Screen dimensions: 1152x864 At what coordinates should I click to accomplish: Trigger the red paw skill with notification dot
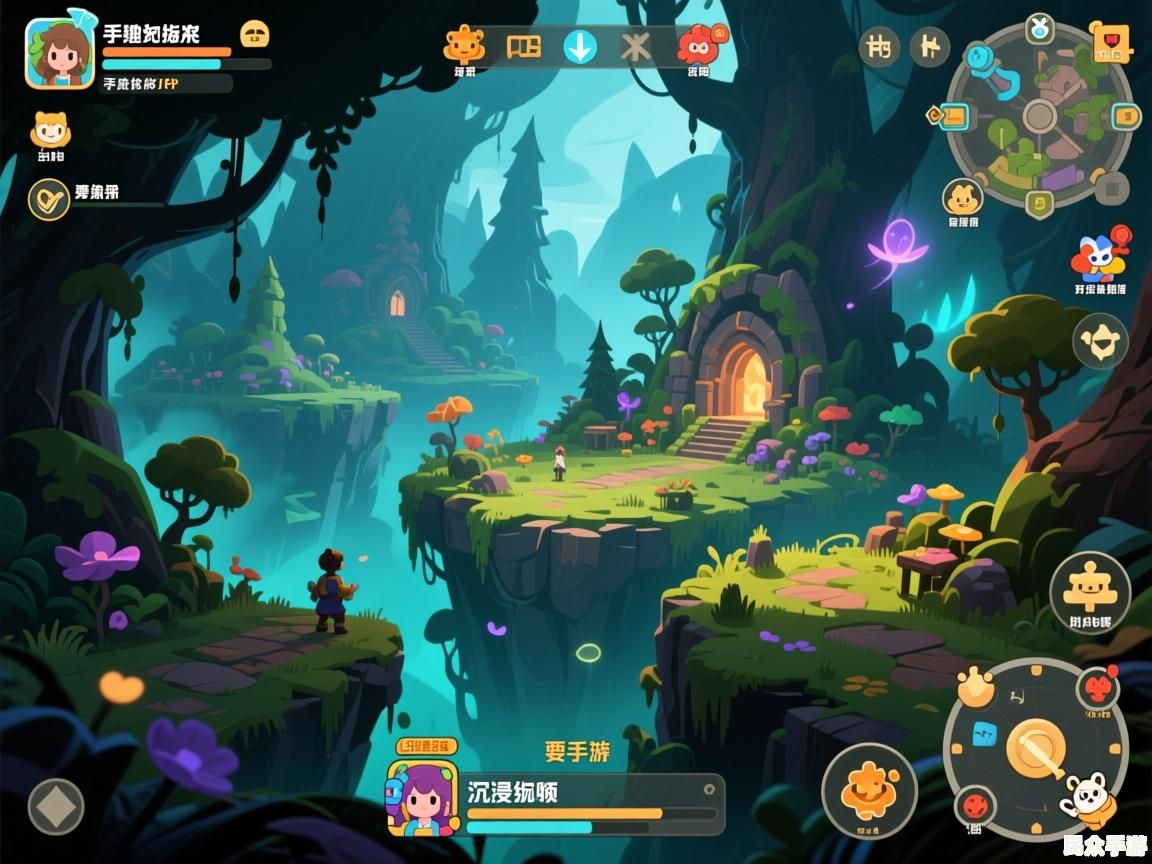pos(1097,689)
